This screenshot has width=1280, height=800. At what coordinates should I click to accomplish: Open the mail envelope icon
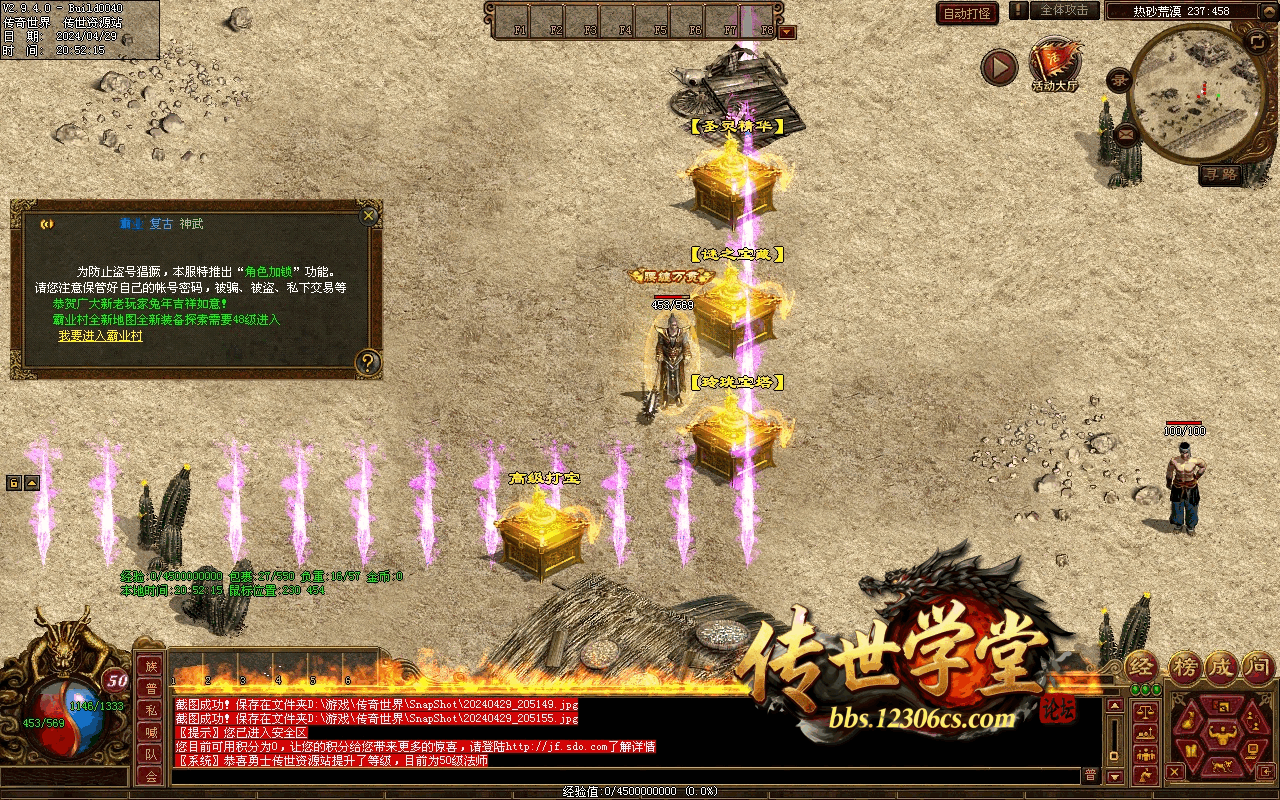tap(1126, 133)
